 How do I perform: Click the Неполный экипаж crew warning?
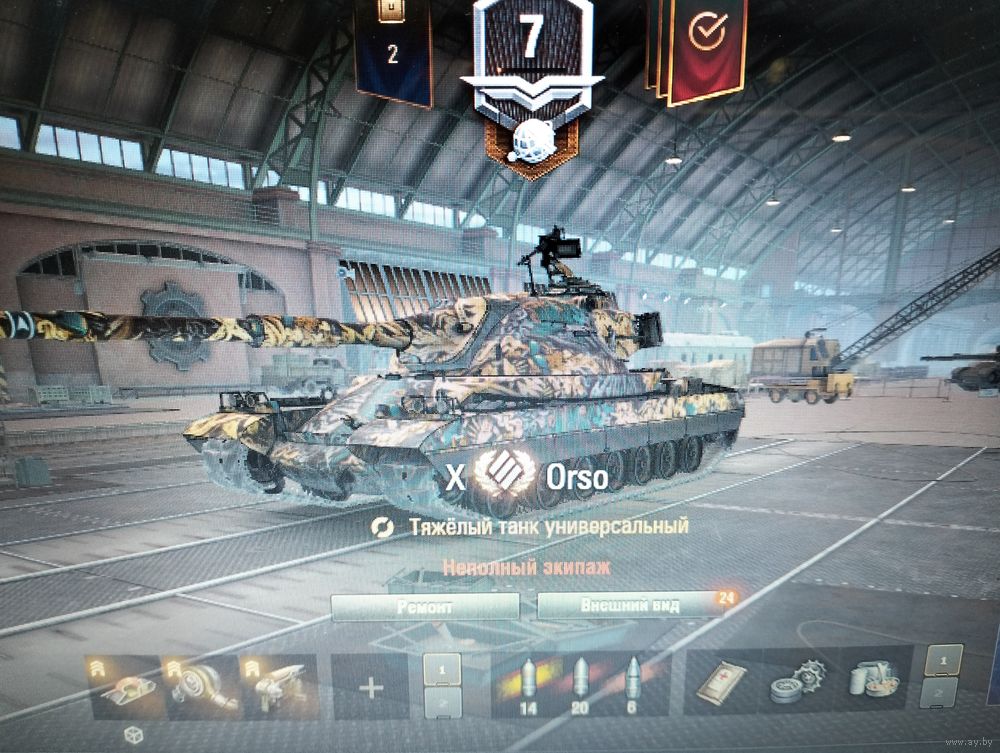tap(527, 568)
